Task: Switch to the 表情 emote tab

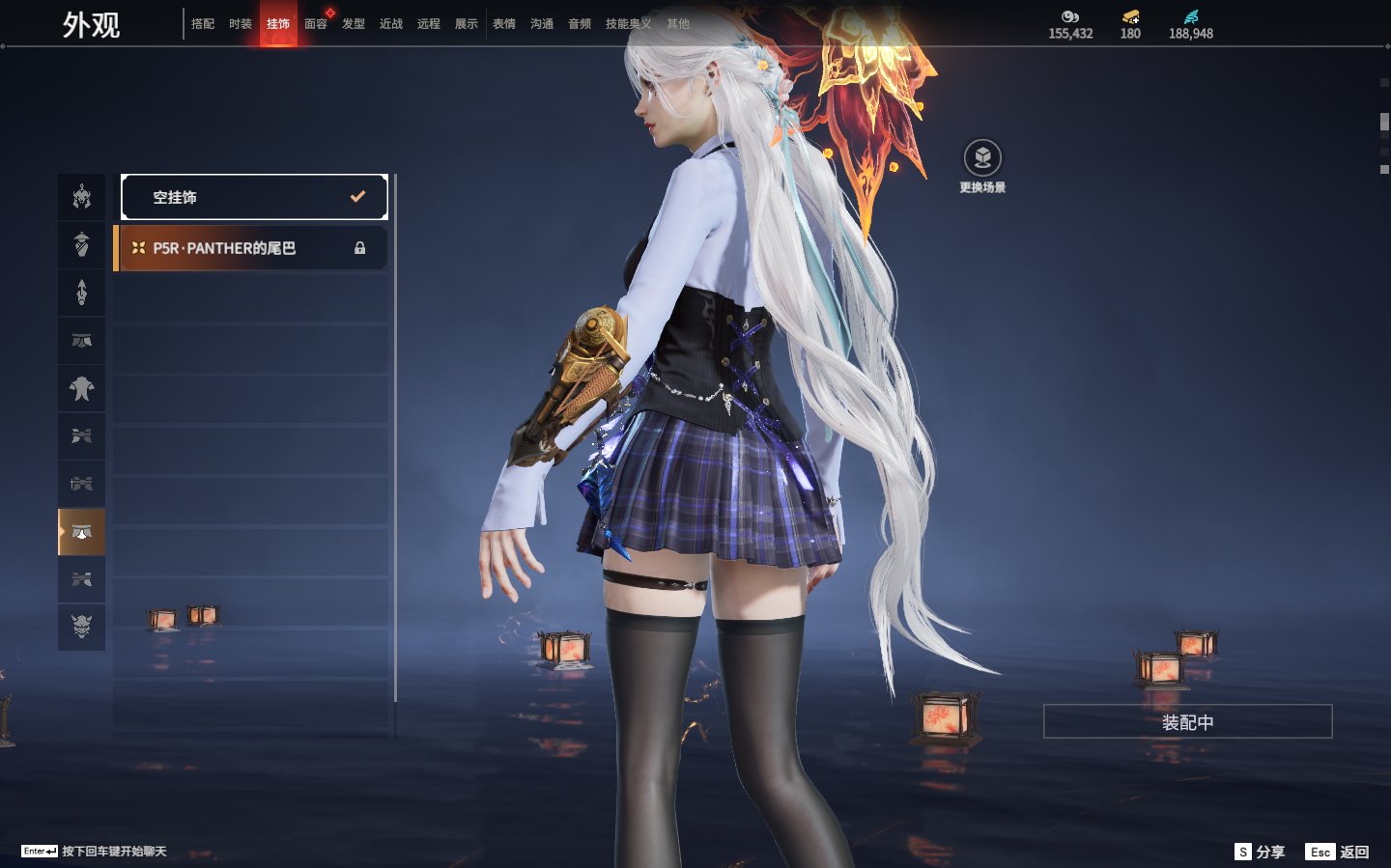Action: pos(504,24)
